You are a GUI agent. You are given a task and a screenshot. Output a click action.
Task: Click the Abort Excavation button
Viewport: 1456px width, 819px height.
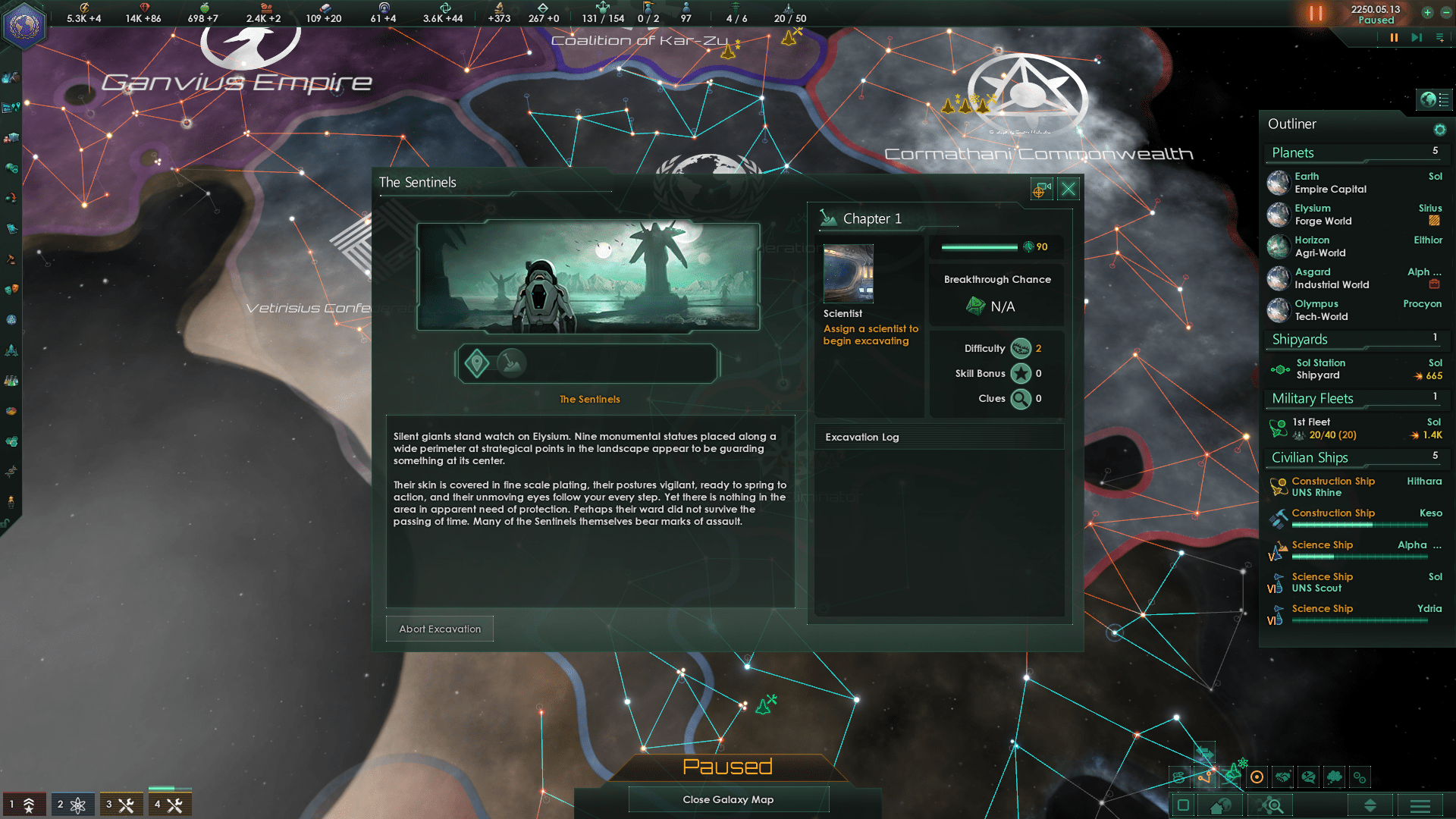(440, 629)
